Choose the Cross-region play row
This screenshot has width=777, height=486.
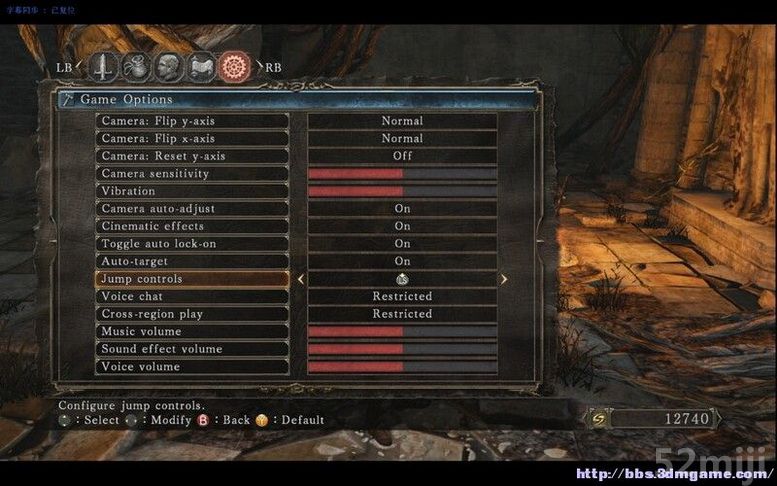click(193, 314)
